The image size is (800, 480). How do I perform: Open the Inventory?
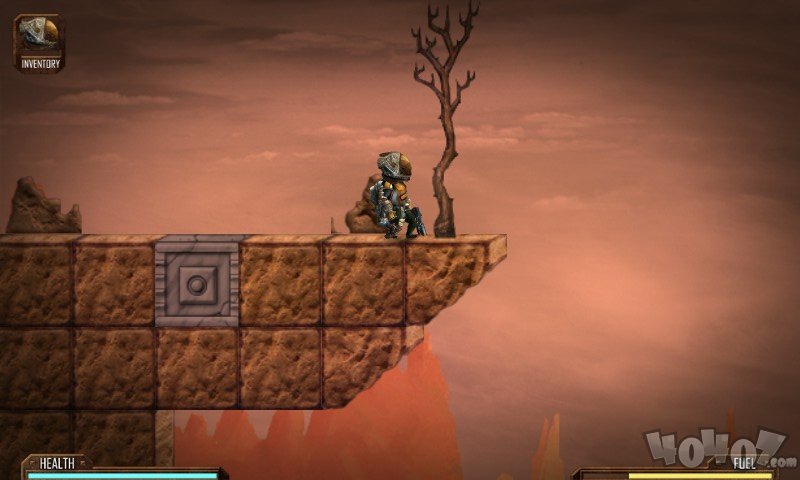click(x=40, y=41)
